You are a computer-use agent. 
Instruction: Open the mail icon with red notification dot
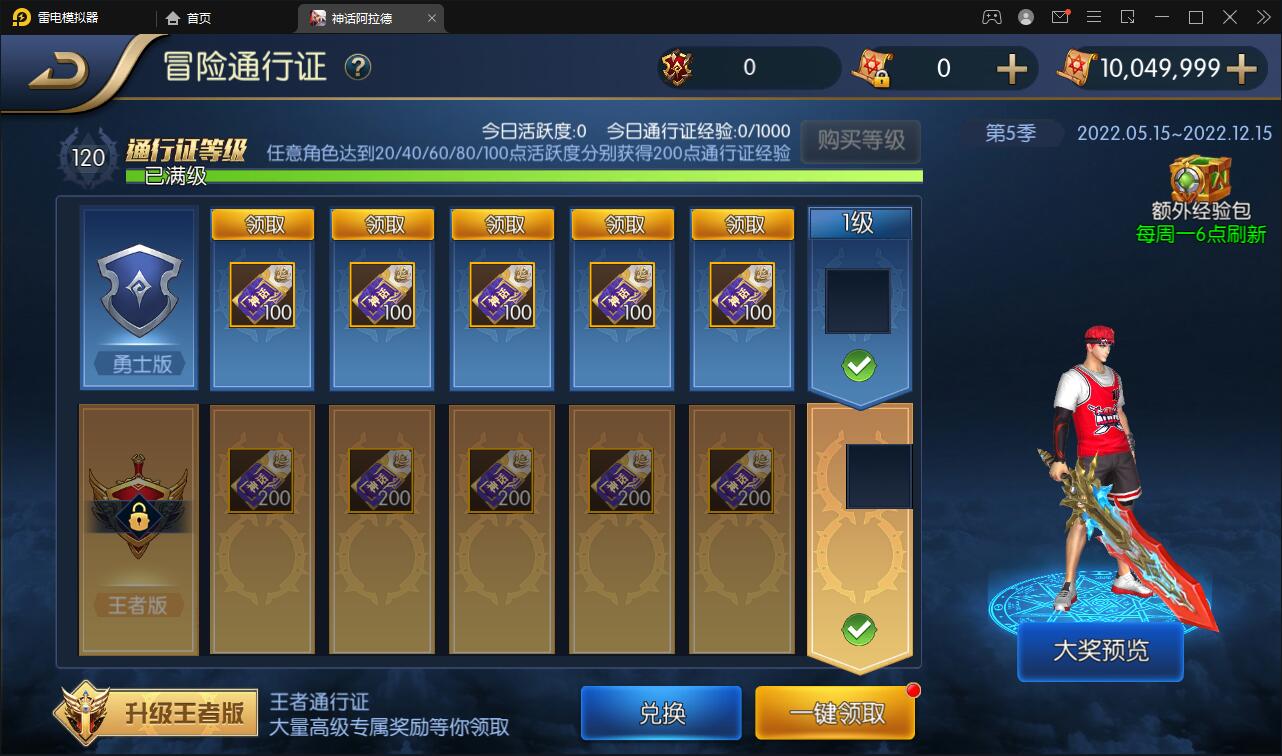(x=1061, y=17)
